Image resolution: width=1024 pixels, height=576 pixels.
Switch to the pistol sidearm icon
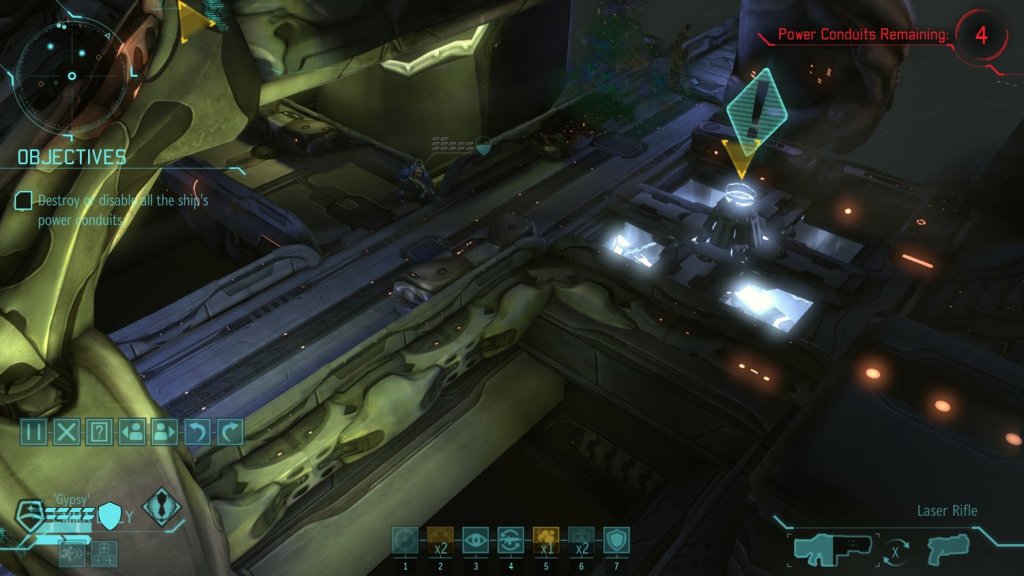pos(946,548)
